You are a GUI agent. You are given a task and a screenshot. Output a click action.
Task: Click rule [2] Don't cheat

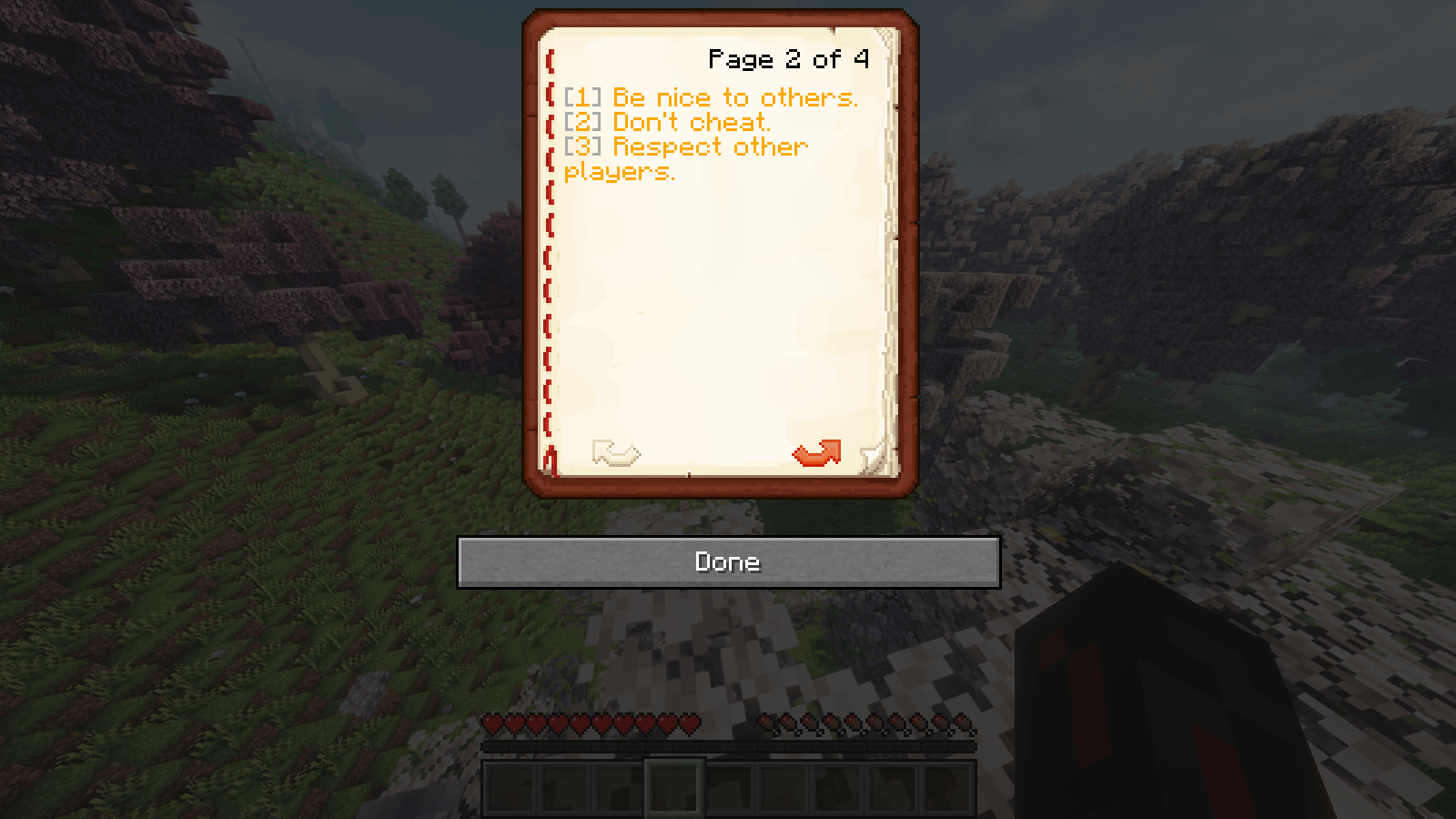point(667,122)
